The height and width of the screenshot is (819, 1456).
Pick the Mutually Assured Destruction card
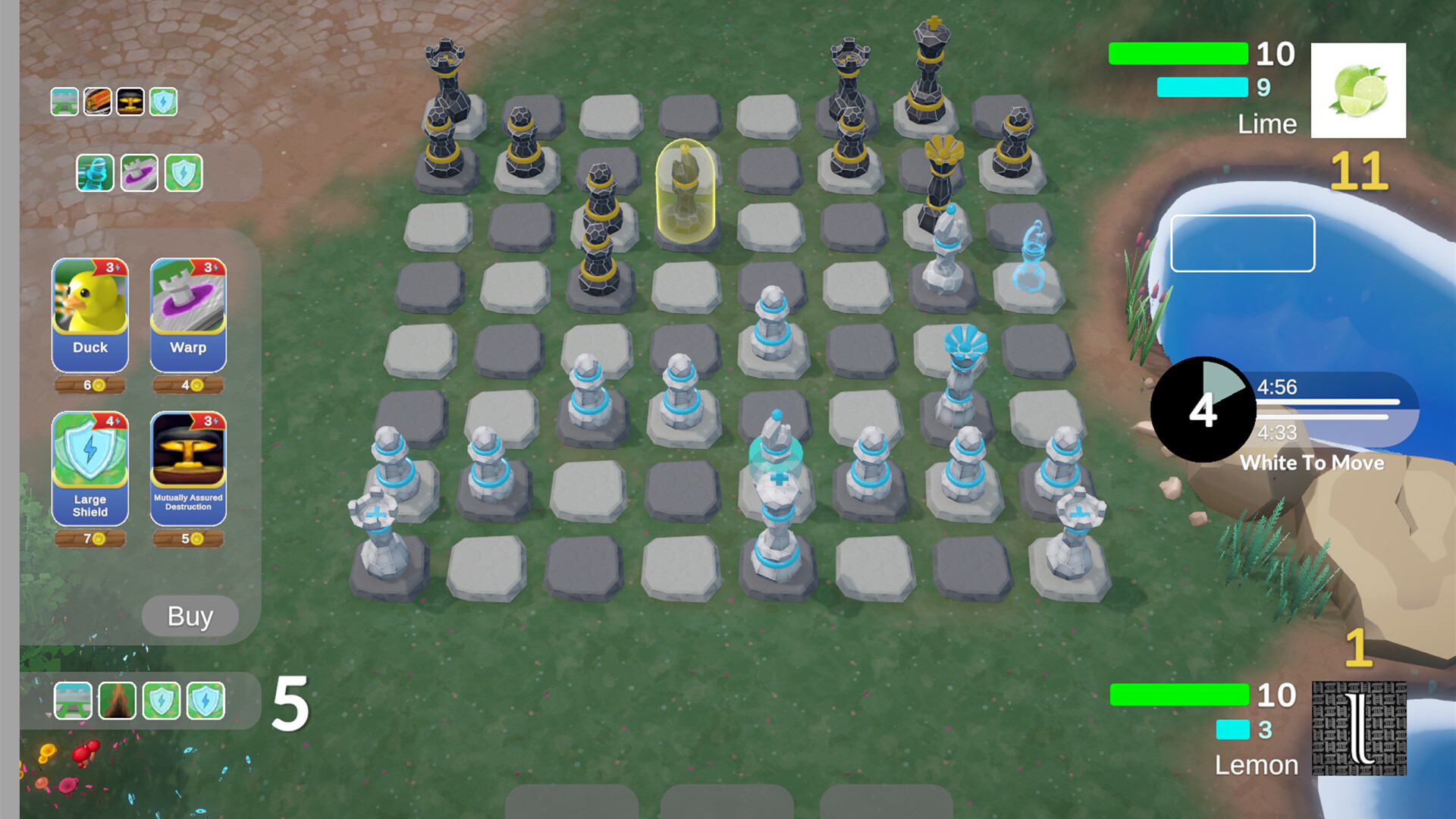pos(187,470)
